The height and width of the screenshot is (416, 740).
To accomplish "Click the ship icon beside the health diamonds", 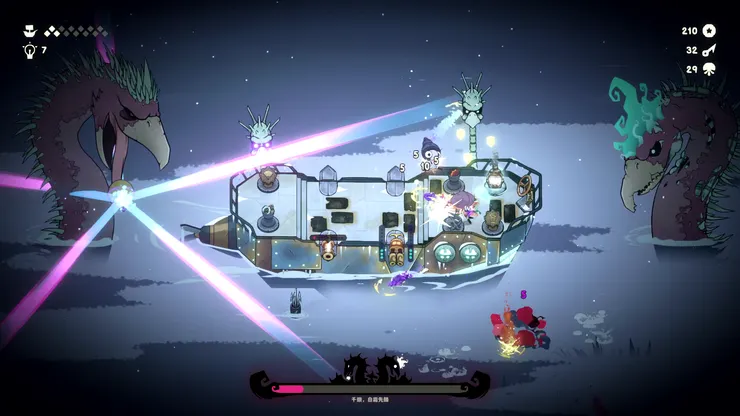I will point(28,31).
